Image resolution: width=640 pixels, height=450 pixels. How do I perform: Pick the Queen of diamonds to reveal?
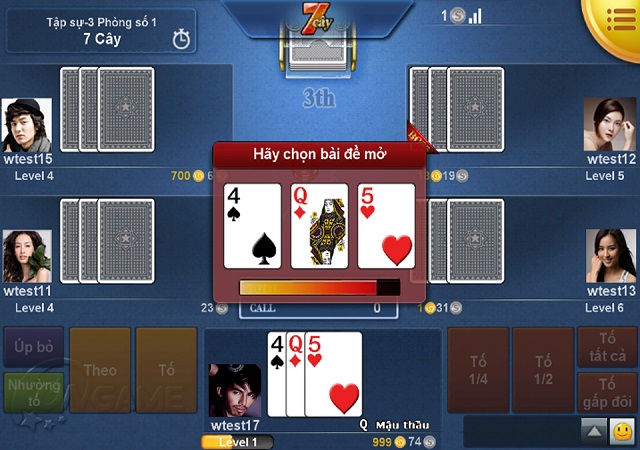pyautogui.click(x=319, y=225)
